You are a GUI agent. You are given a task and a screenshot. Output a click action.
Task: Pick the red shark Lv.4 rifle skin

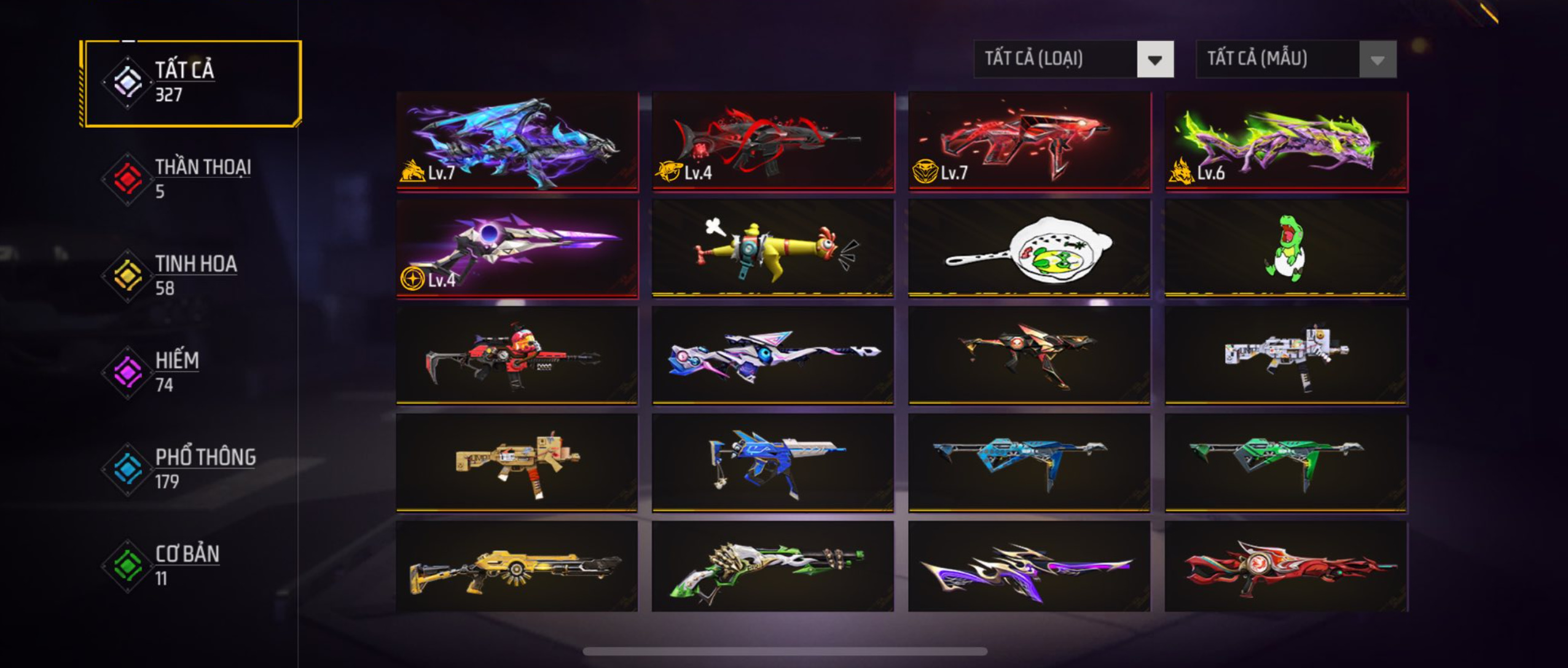(x=773, y=141)
